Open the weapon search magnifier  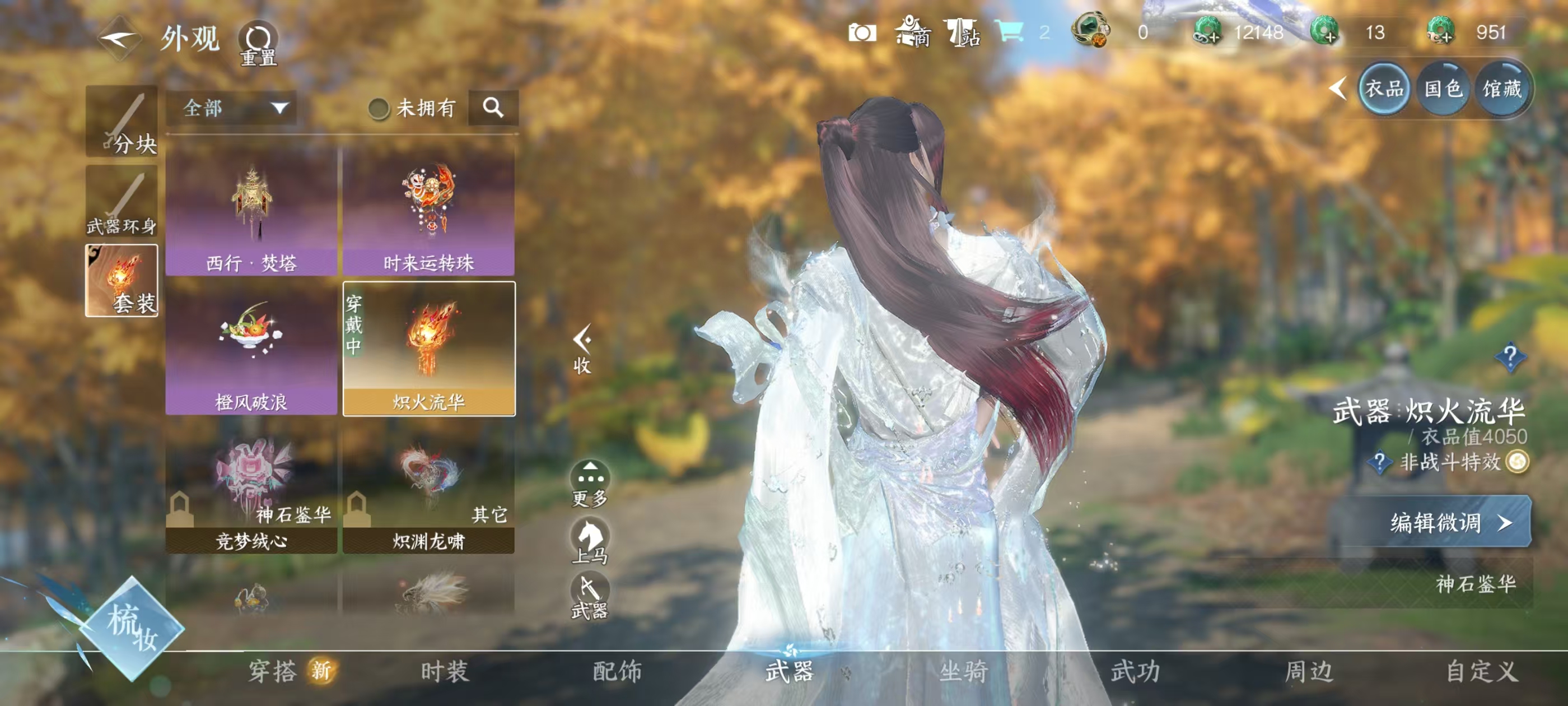[493, 109]
